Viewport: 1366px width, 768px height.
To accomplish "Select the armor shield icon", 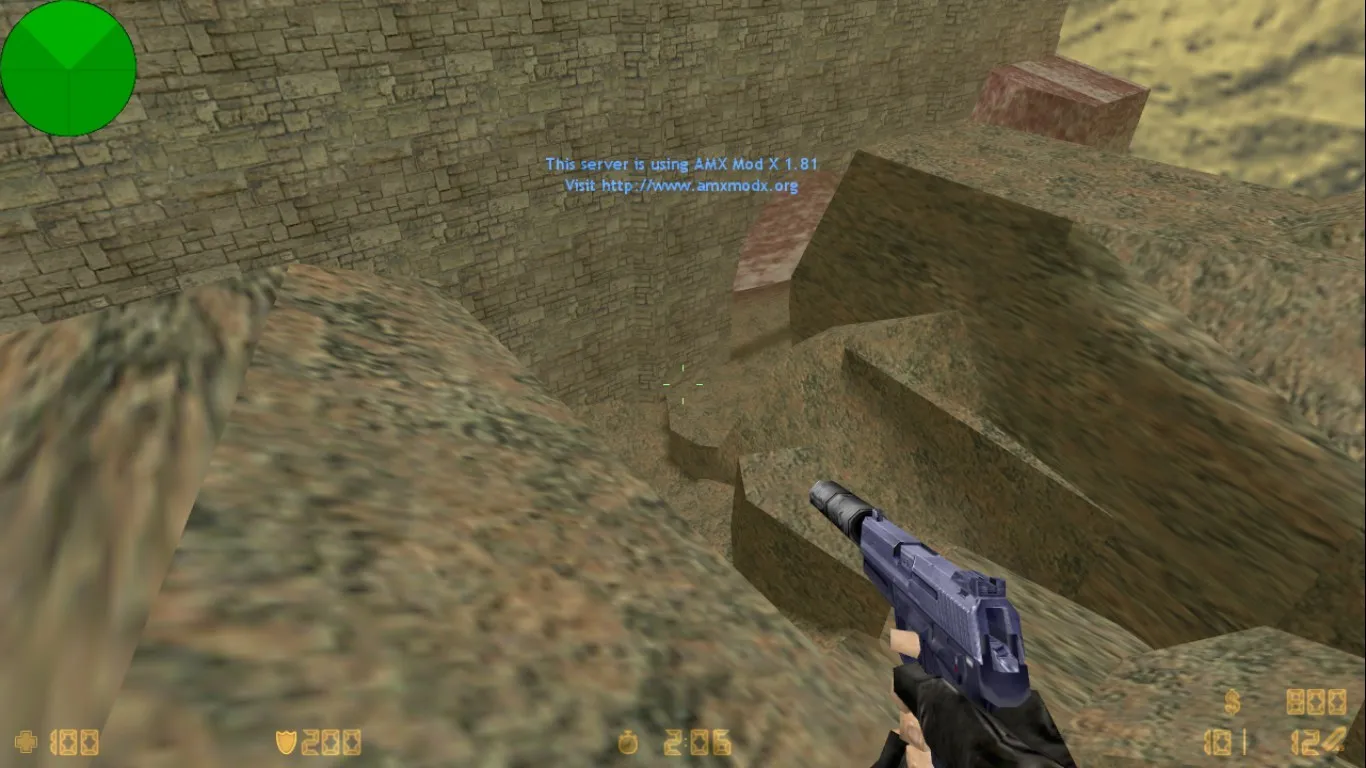I will [x=285, y=742].
